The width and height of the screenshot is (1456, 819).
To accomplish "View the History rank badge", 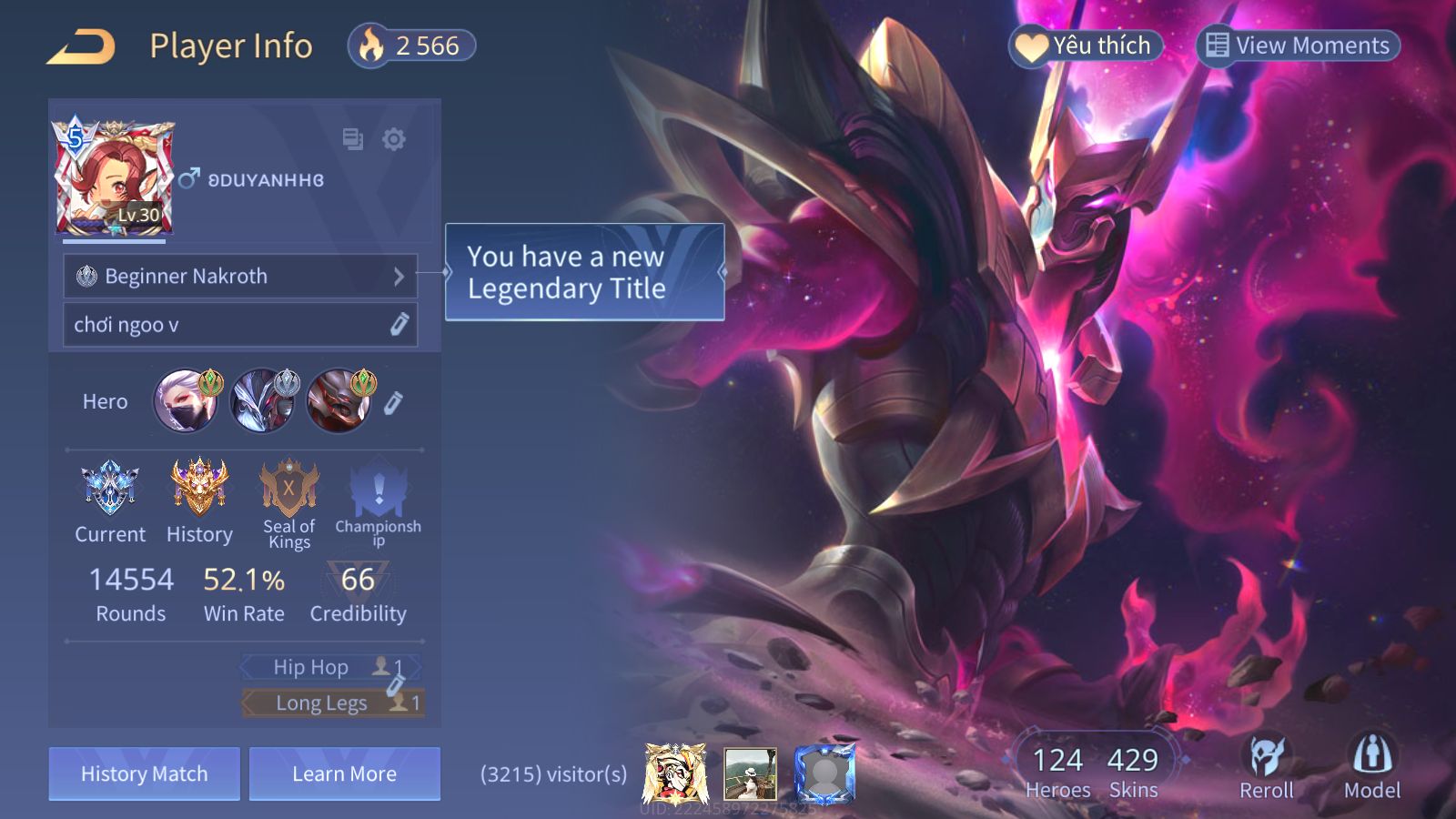I will (199, 500).
